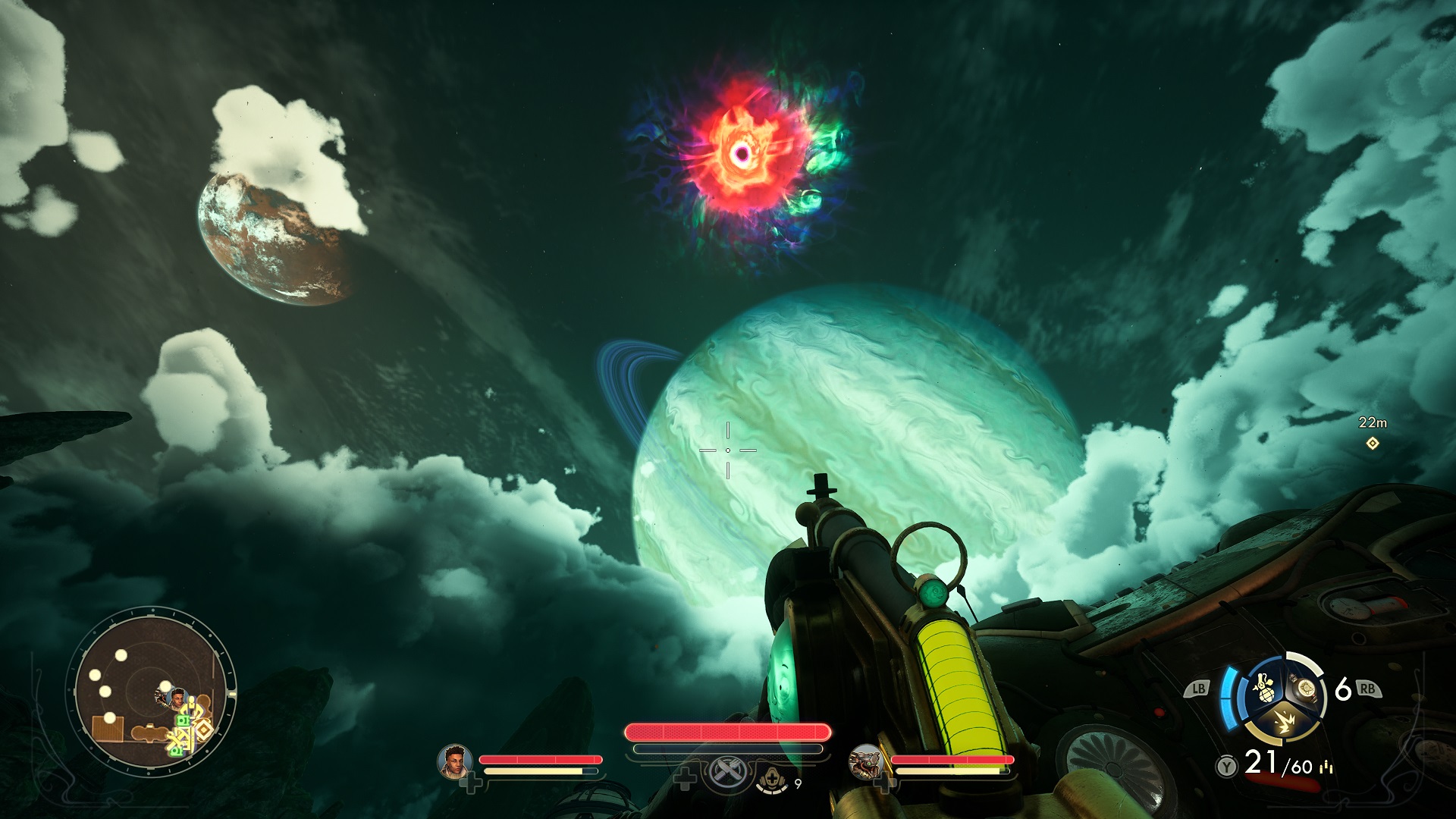The width and height of the screenshot is (1456, 819).
Task: Click the diamond objective waypoint marker
Action: click(1372, 443)
